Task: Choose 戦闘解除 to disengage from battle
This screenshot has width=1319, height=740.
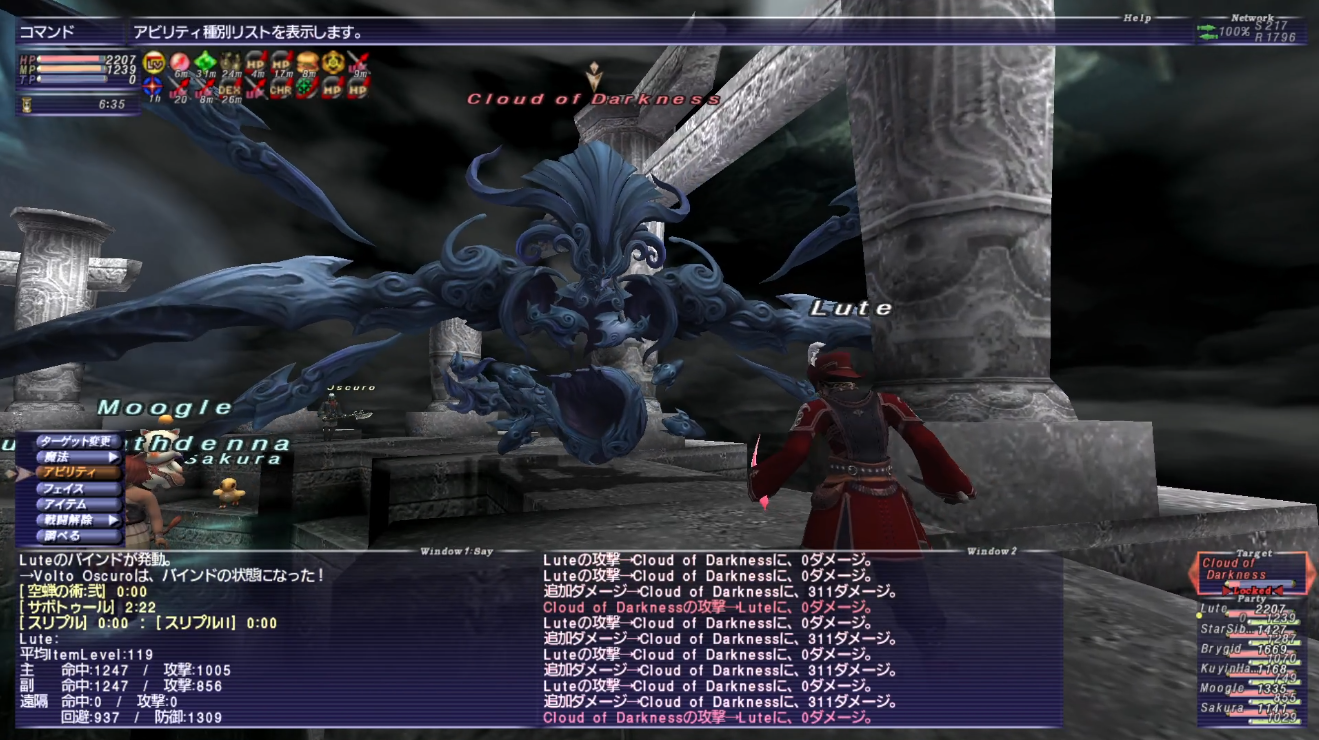Action: pos(76,520)
